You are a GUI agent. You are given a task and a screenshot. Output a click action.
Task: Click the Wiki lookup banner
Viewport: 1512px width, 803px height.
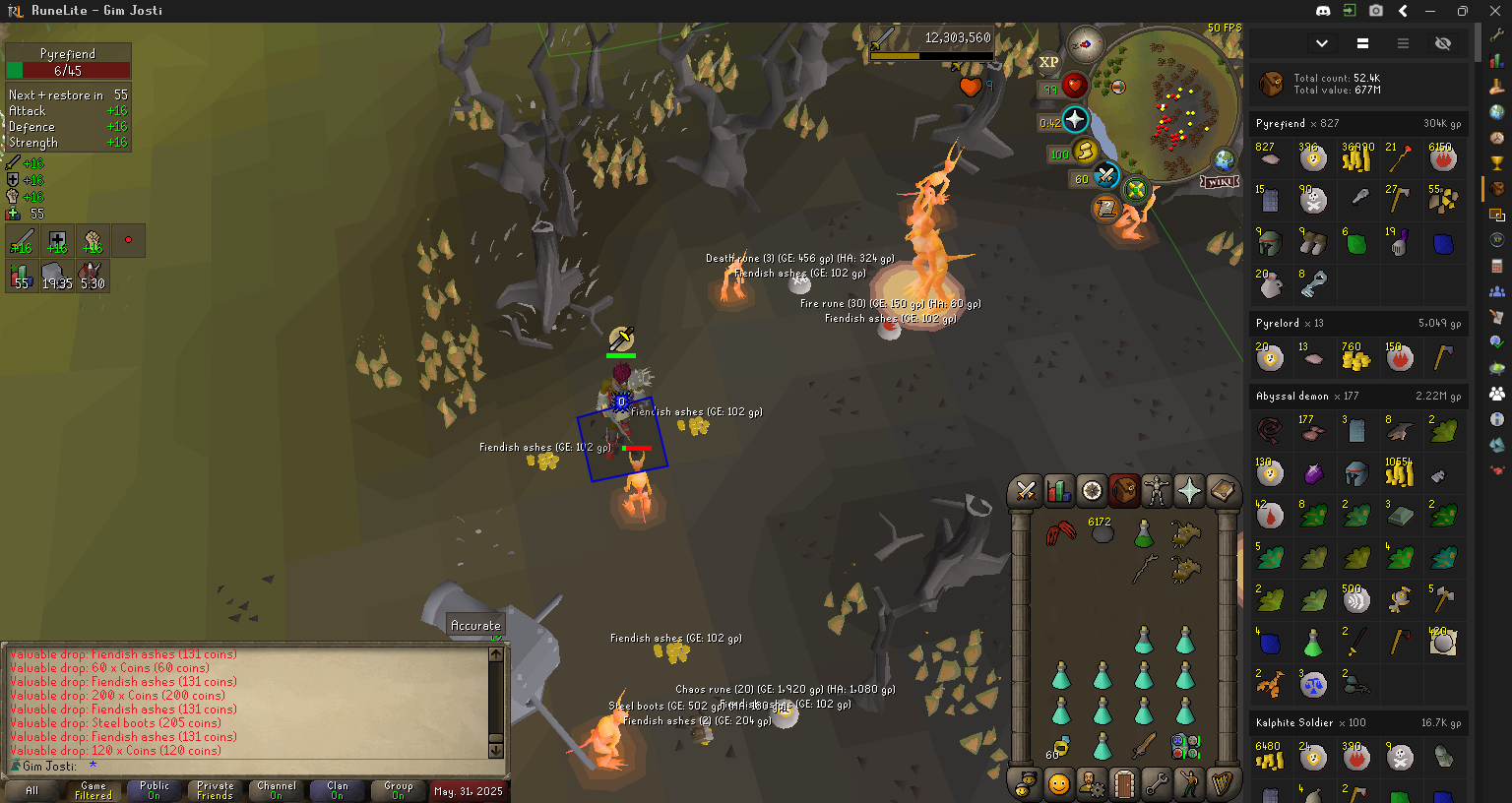pos(1219,182)
